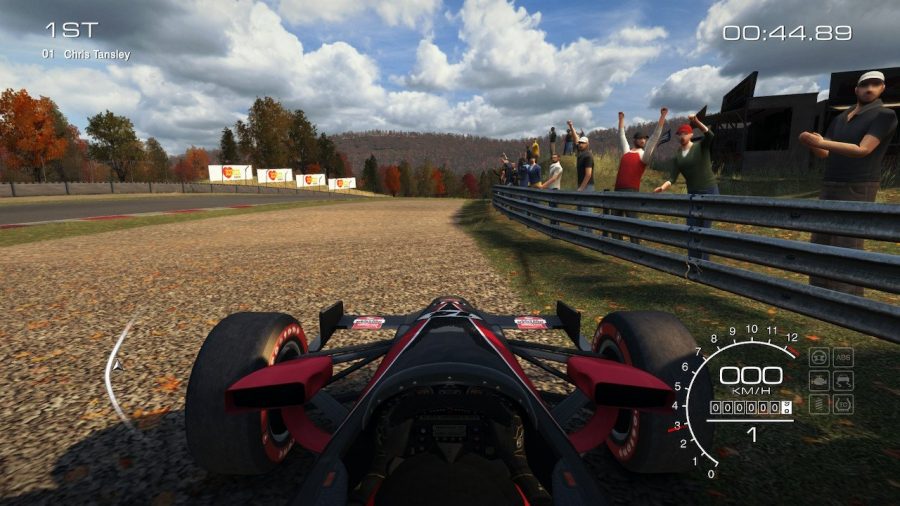Toggle the ABS indicator icon
The height and width of the screenshot is (506, 900).
click(843, 357)
